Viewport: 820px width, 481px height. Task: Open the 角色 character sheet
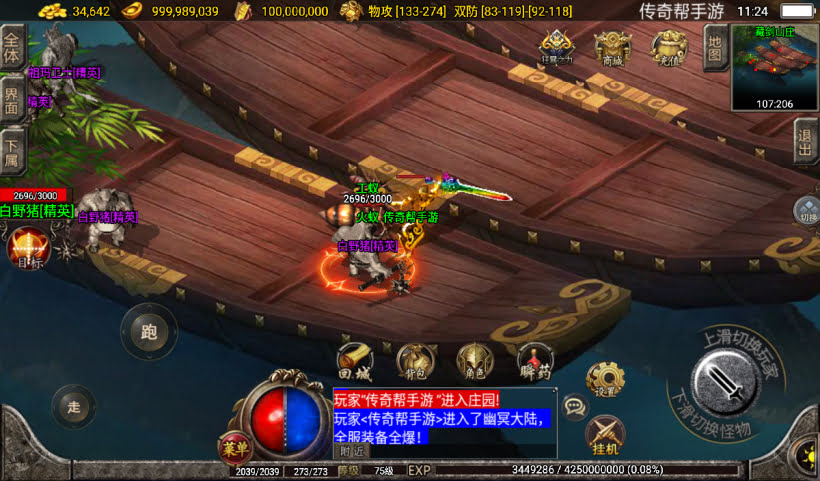(474, 361)
